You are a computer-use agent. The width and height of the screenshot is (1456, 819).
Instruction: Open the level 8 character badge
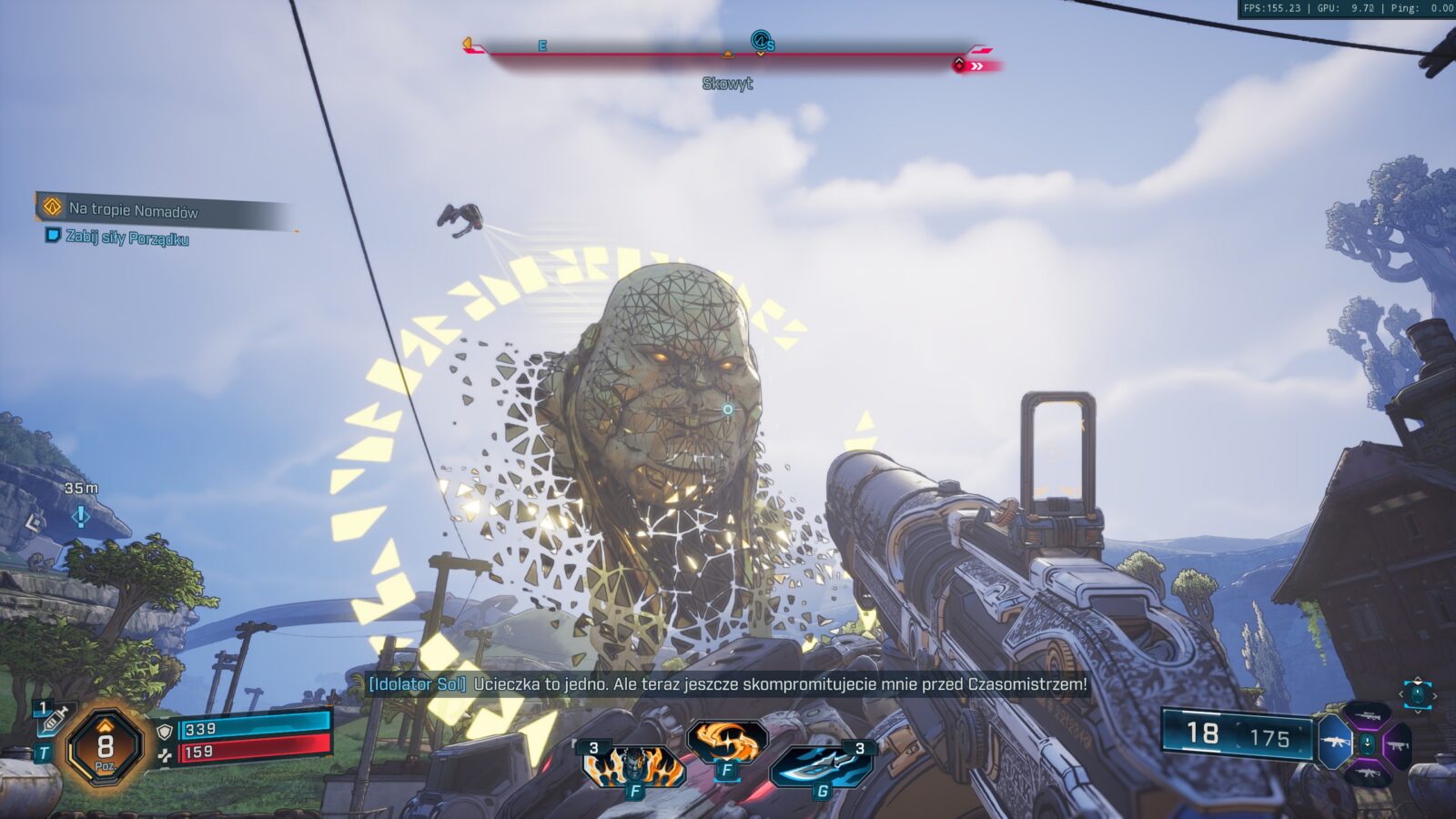106,748
